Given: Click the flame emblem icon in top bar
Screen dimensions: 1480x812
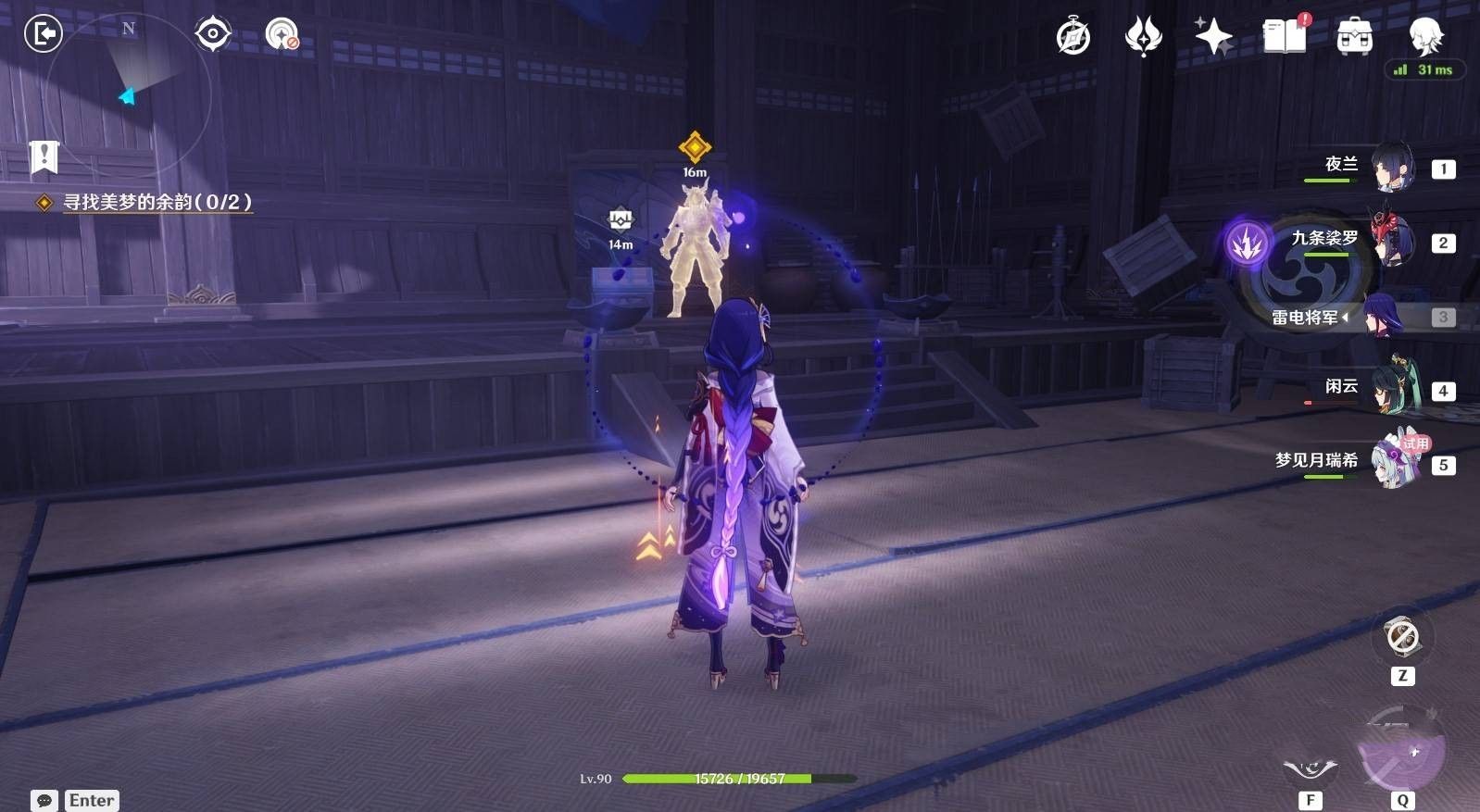Looking at the screenshot, I should (1144, 37).
